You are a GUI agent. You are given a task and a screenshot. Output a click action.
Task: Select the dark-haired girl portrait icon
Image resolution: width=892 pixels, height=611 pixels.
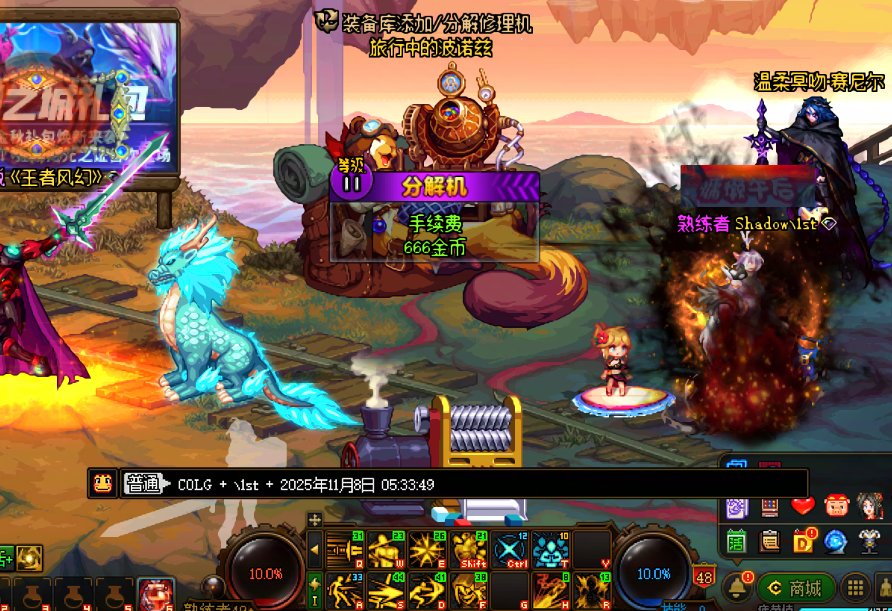tap(869, 507)
